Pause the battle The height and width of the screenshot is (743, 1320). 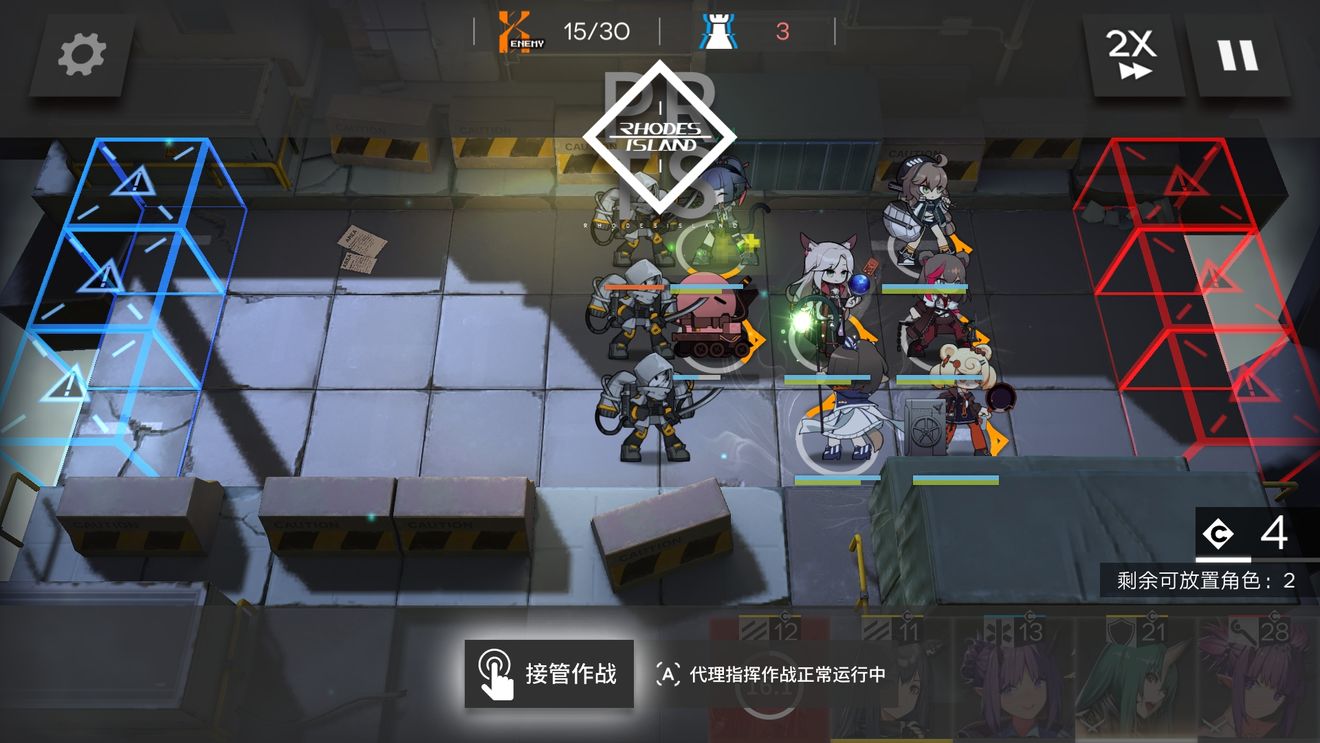[1240, 55]
